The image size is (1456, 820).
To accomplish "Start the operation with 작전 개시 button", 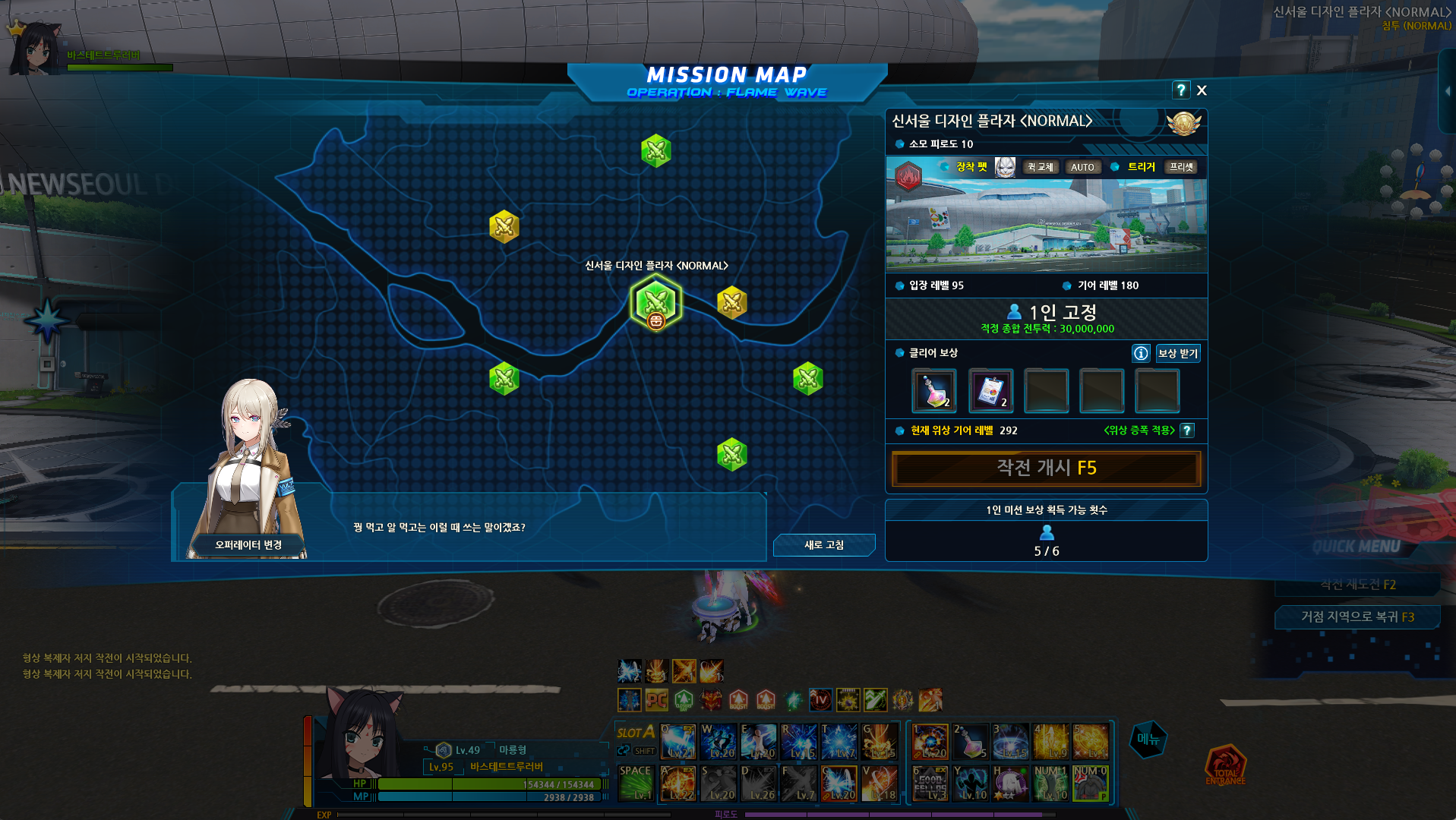I will (1046, 468).
